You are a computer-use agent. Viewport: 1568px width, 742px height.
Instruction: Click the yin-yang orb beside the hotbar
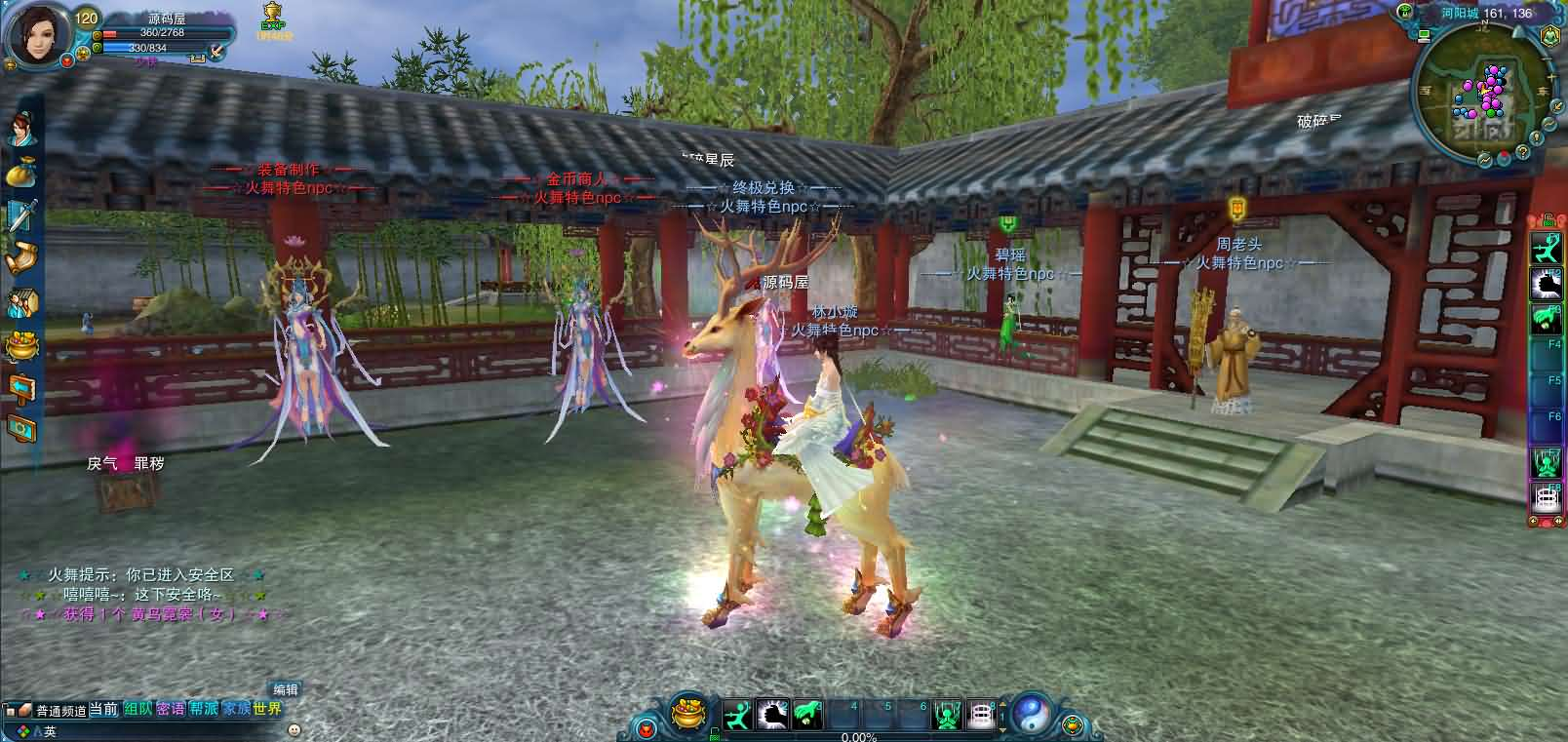(1030, 715)
